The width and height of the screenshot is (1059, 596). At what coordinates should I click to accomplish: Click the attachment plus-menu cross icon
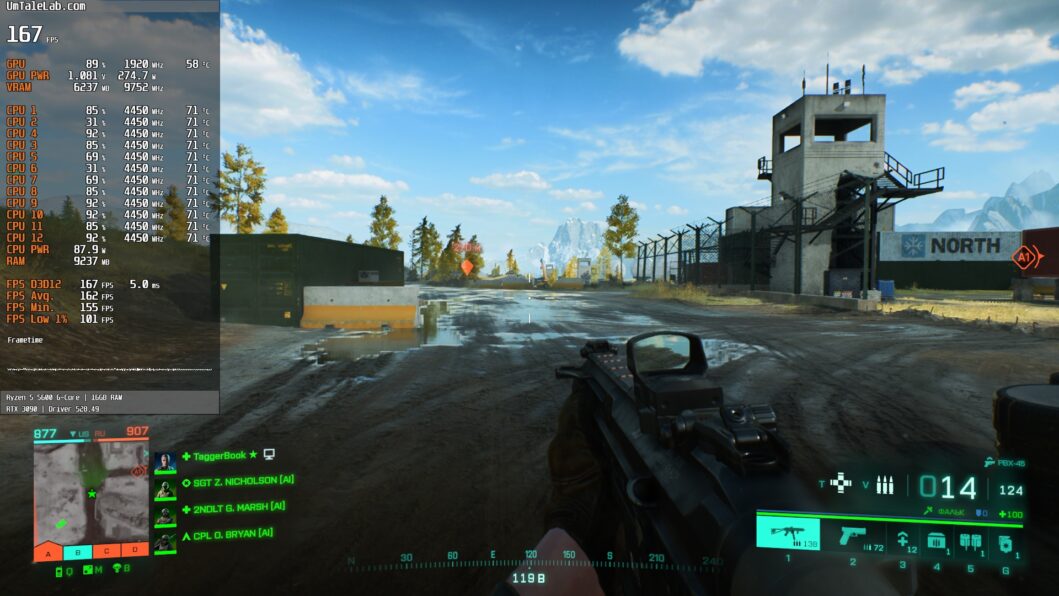coord(841,484)
